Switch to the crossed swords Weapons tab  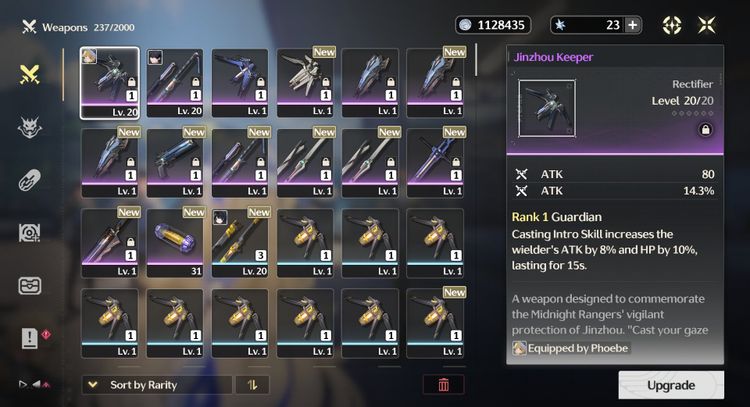(x=30, y=73)
